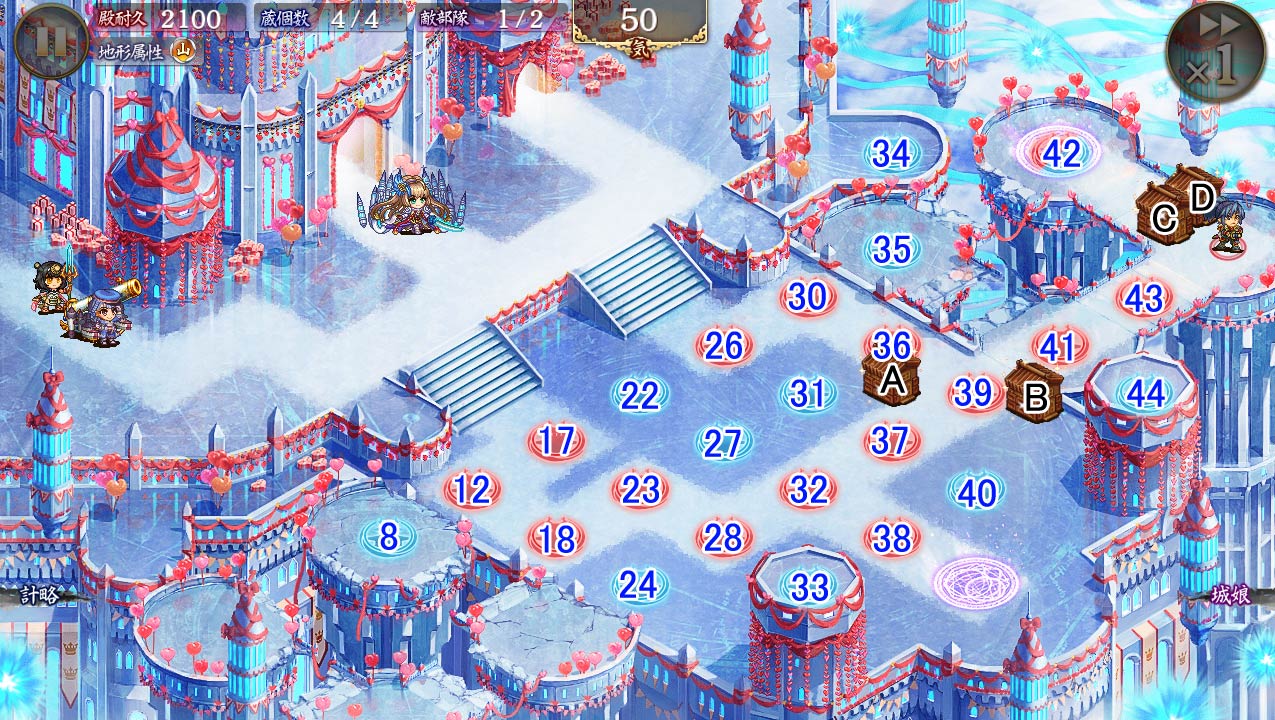Select deployment tile number 43
Viewport: 1275px width, 720px height.
(x=1144, y=298)
